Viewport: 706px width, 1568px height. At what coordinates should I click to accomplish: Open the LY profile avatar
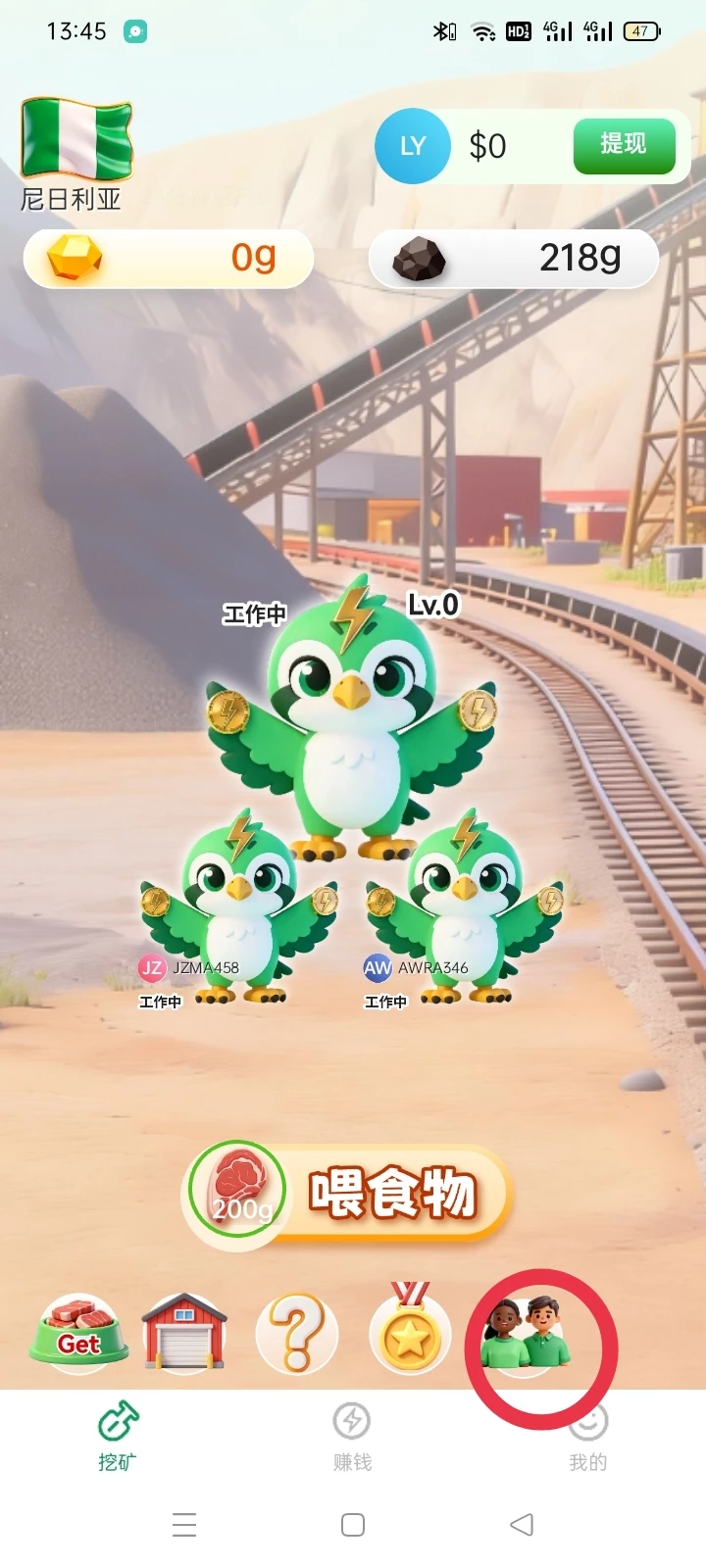click(412, 146)
